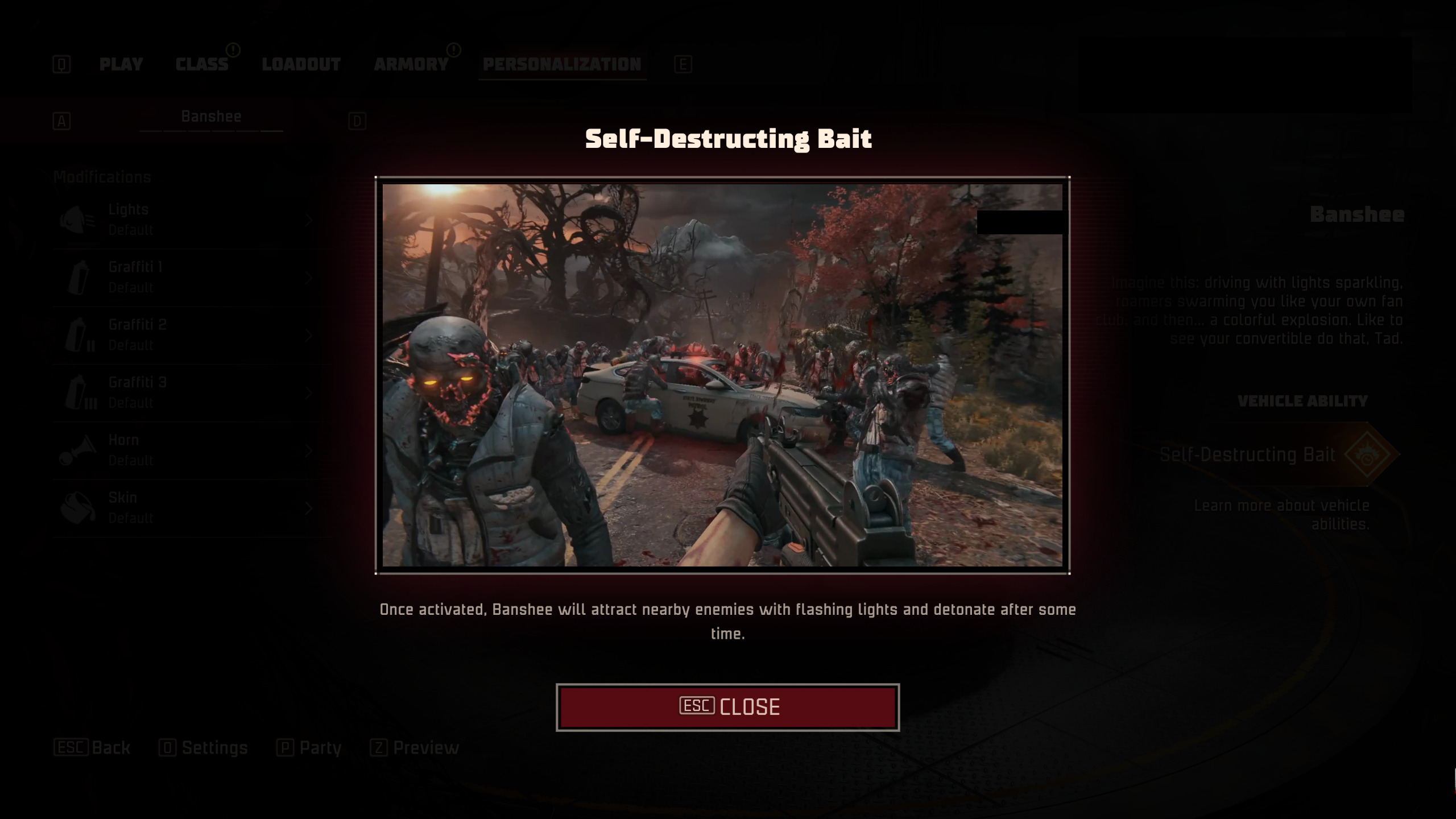Choose the Graffiti 1 modification
The width and height of the screenshot is (1456, 819).
(x=188, y=278)
